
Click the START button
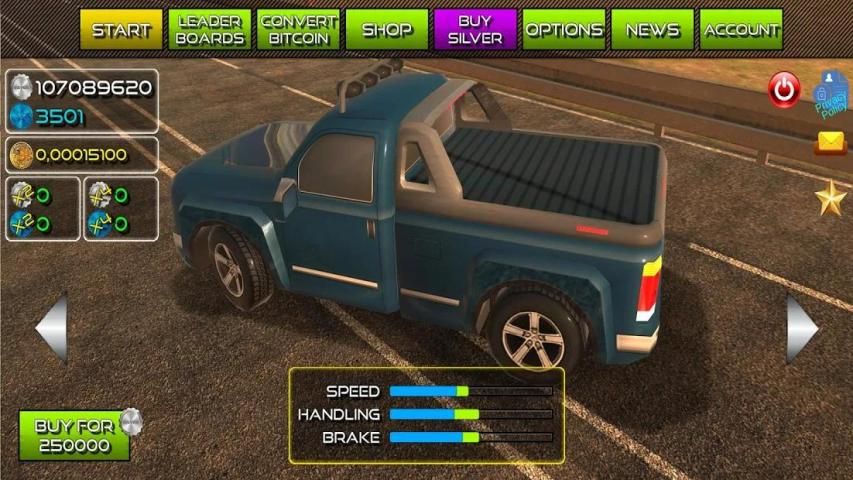pos(121,30)
